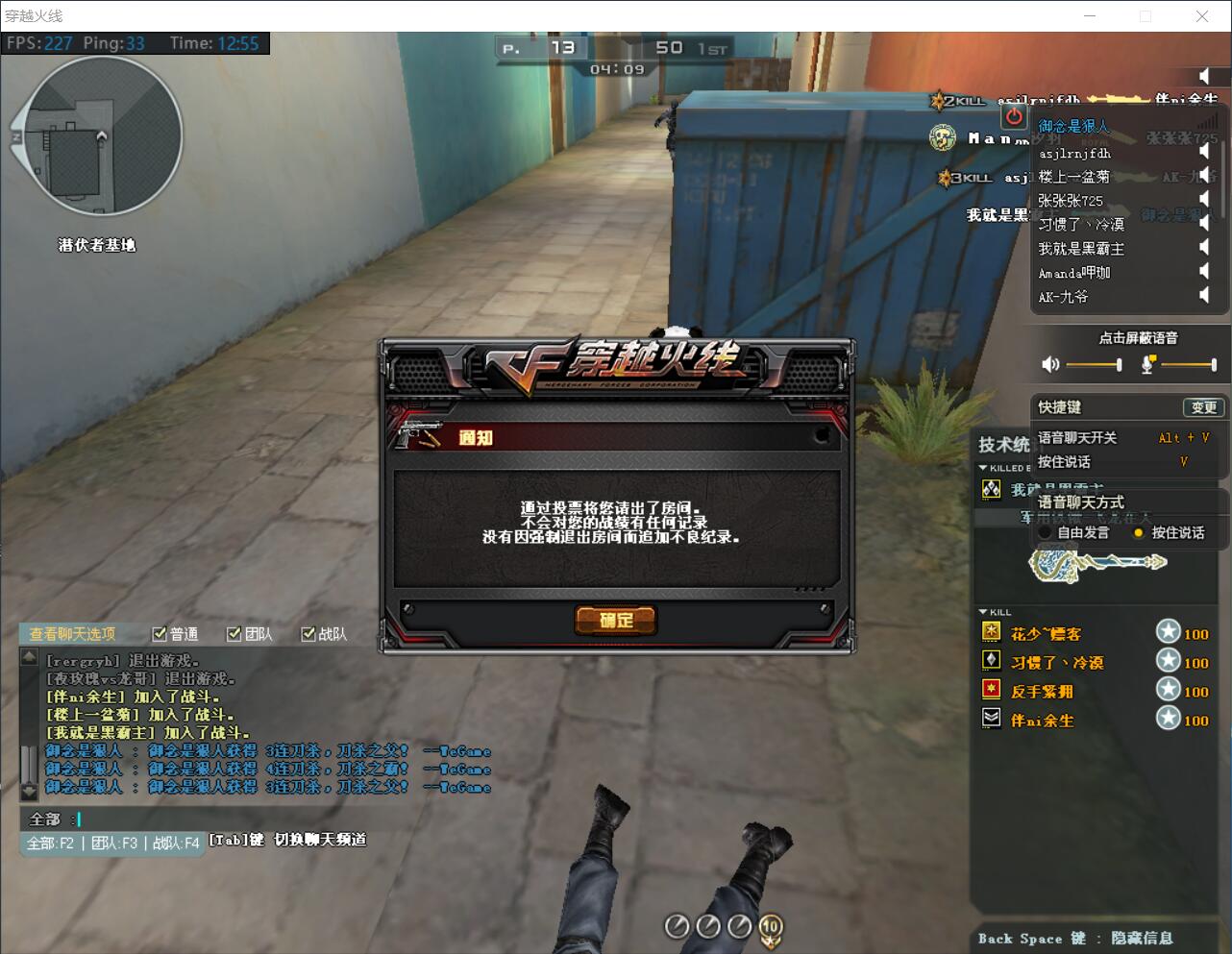This screenshot has width=1232, height=954.
Task: Close the game window
Action: coord(1202,16)
